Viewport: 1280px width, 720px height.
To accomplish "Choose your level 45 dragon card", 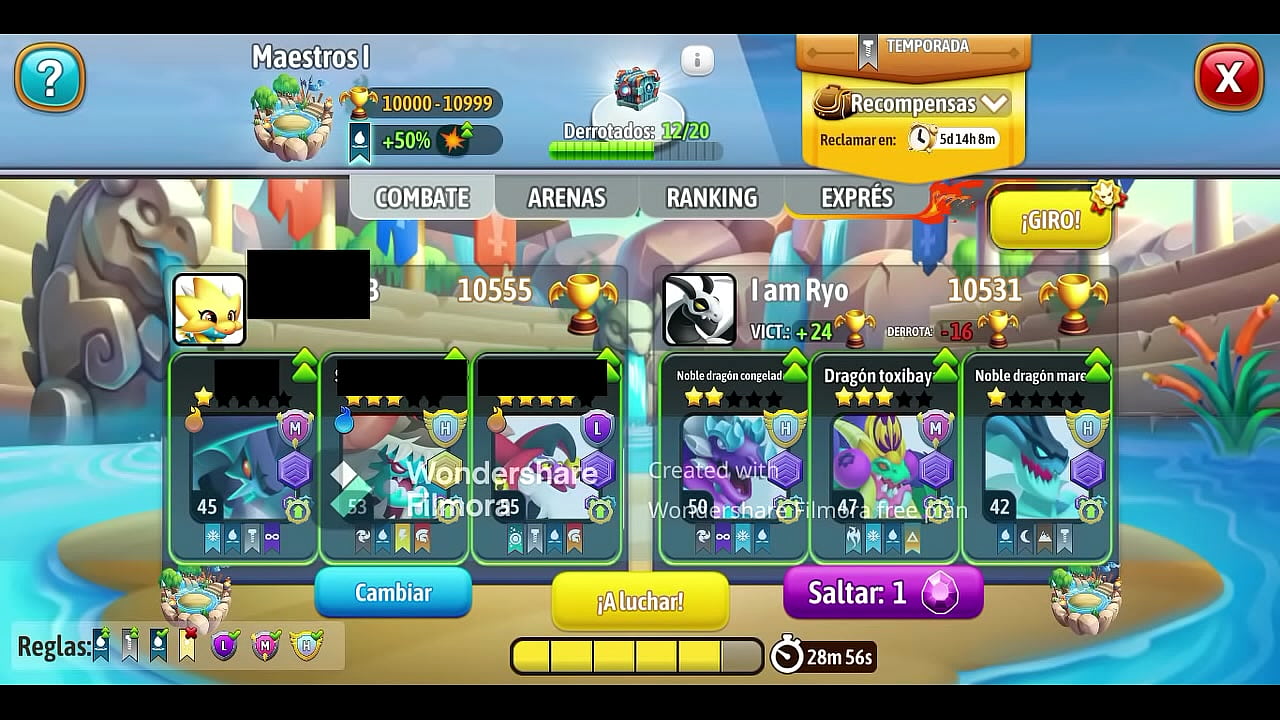I will pyautogui.click(x=244, y=457).
